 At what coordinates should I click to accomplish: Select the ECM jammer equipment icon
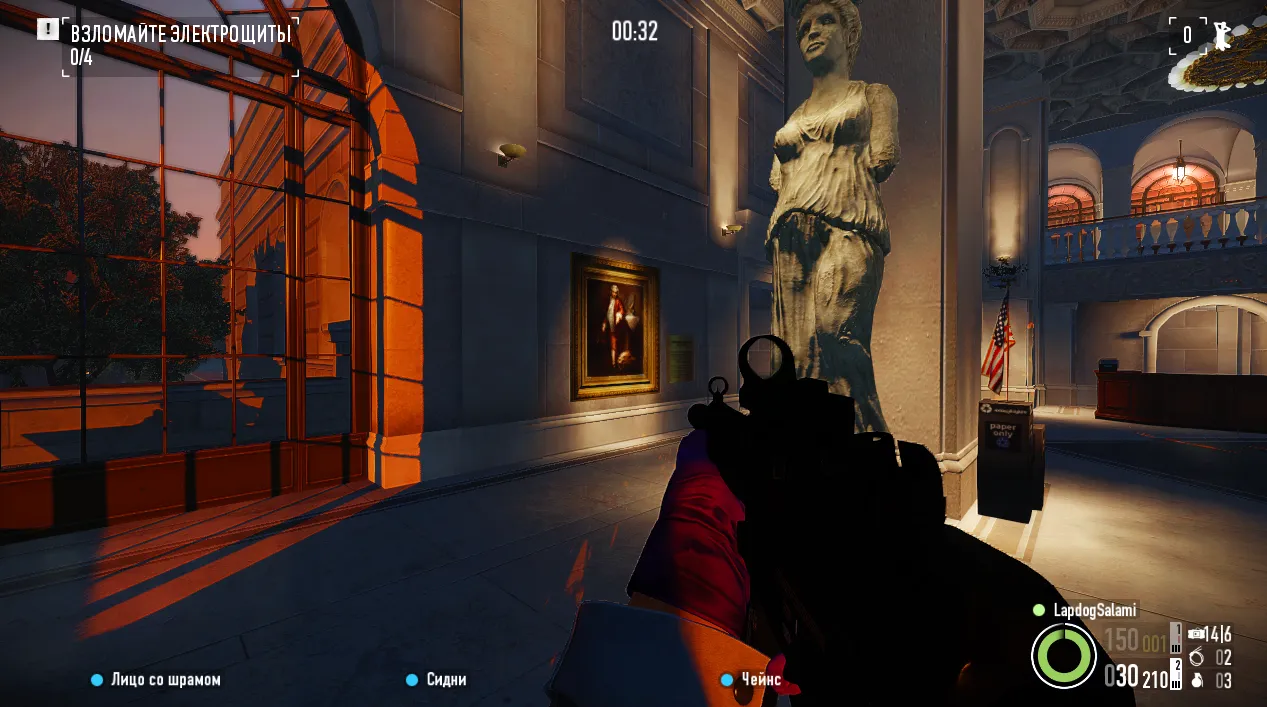tap(1196, 634)
